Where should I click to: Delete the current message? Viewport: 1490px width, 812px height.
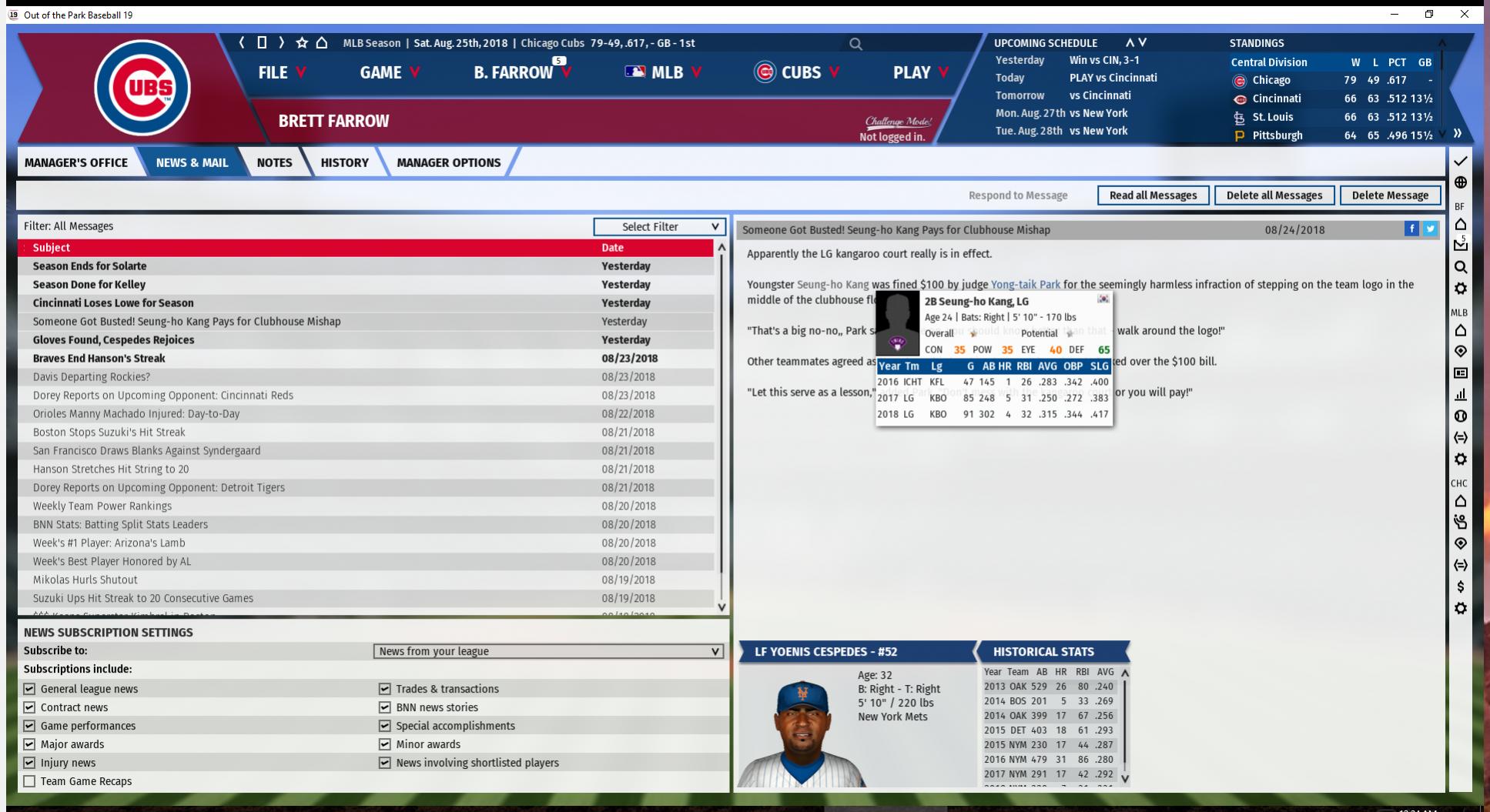click(x=1390, y=195)
